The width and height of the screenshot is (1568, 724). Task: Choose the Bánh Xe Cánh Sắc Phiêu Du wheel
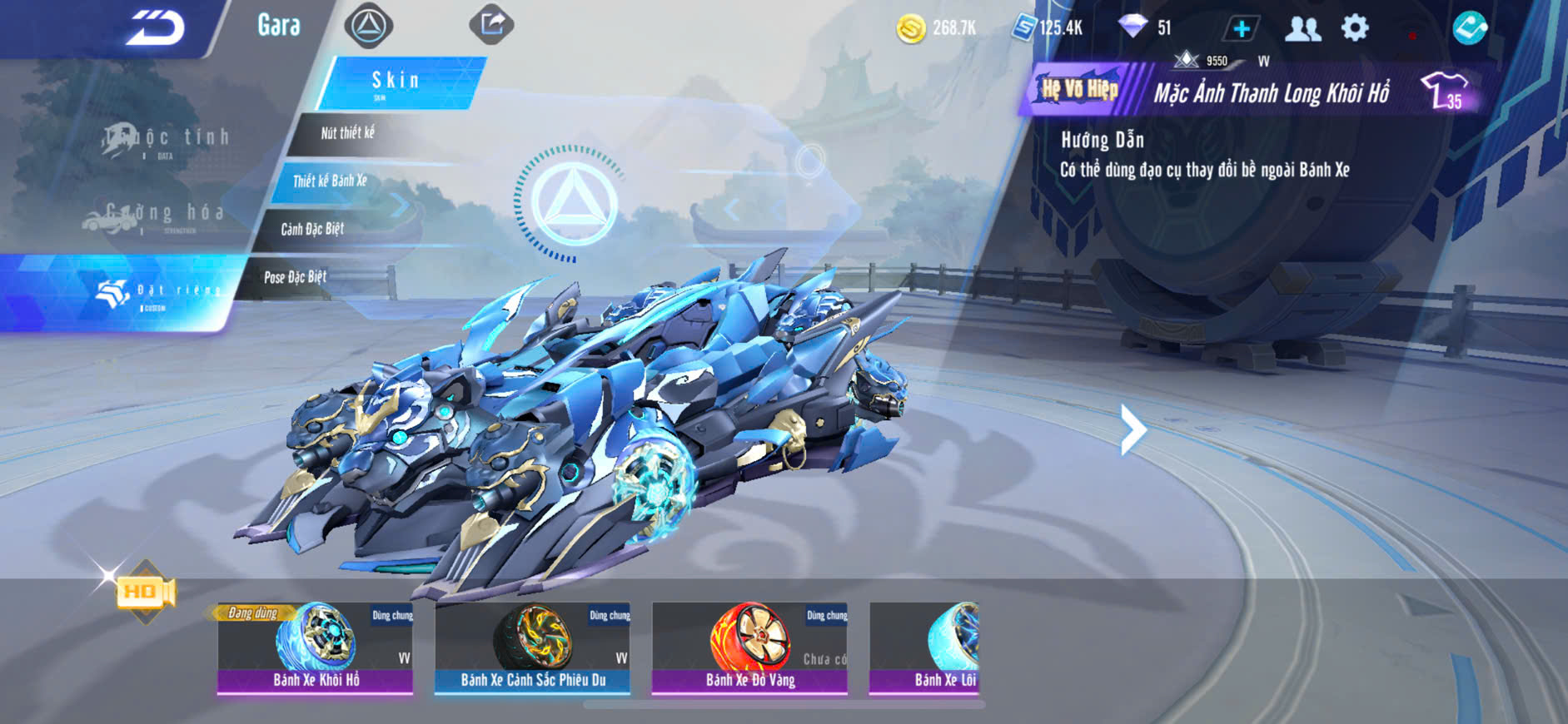click(532, 647)
